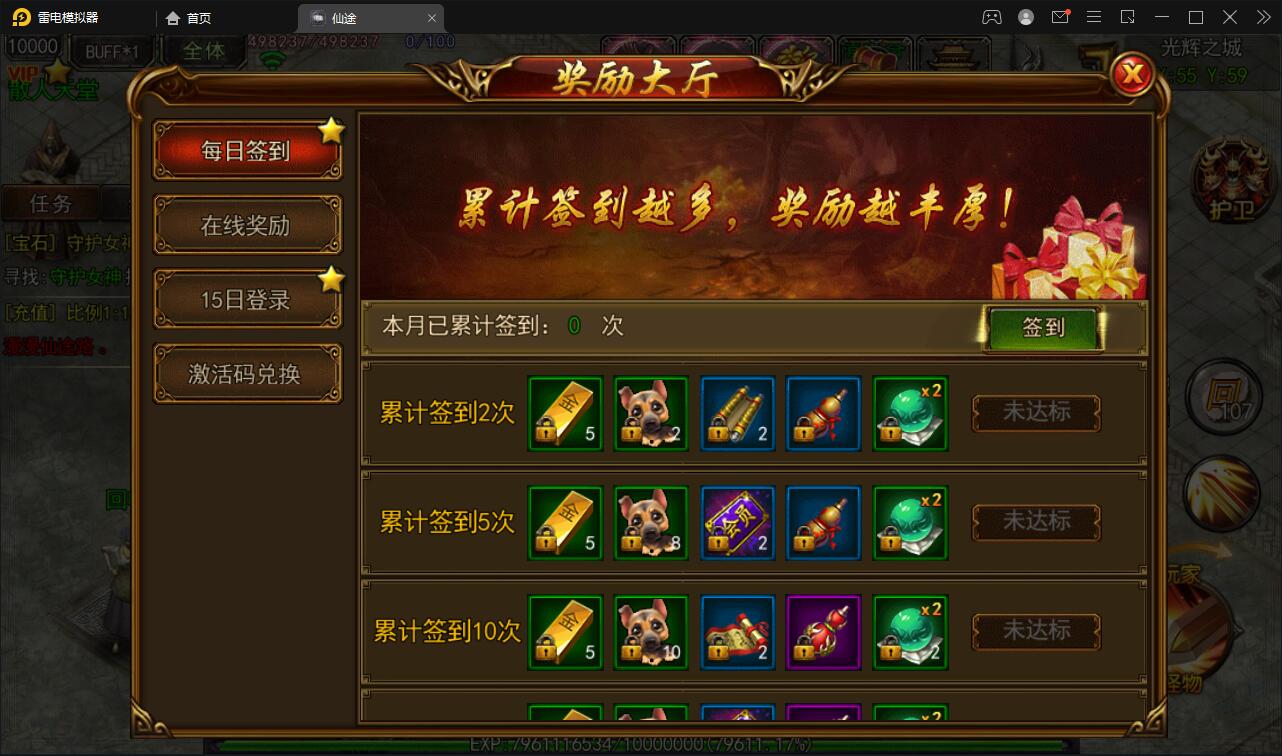This screenshot has height=756, width=1282.
Task: Open the 全体 chat channel selector
Action: pyautogui.click(x=203, y=51)
